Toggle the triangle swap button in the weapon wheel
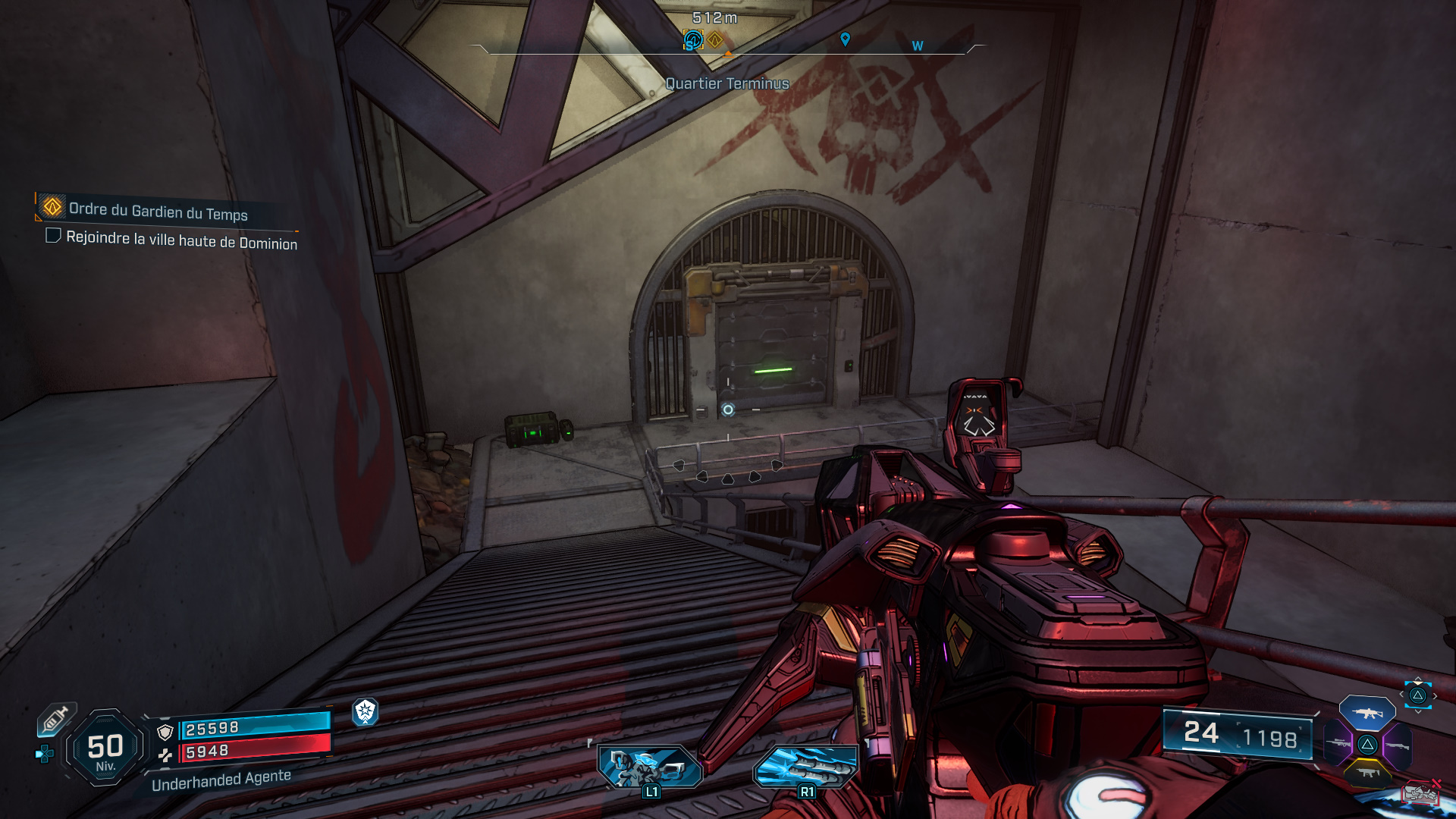 coord(1367,744)
